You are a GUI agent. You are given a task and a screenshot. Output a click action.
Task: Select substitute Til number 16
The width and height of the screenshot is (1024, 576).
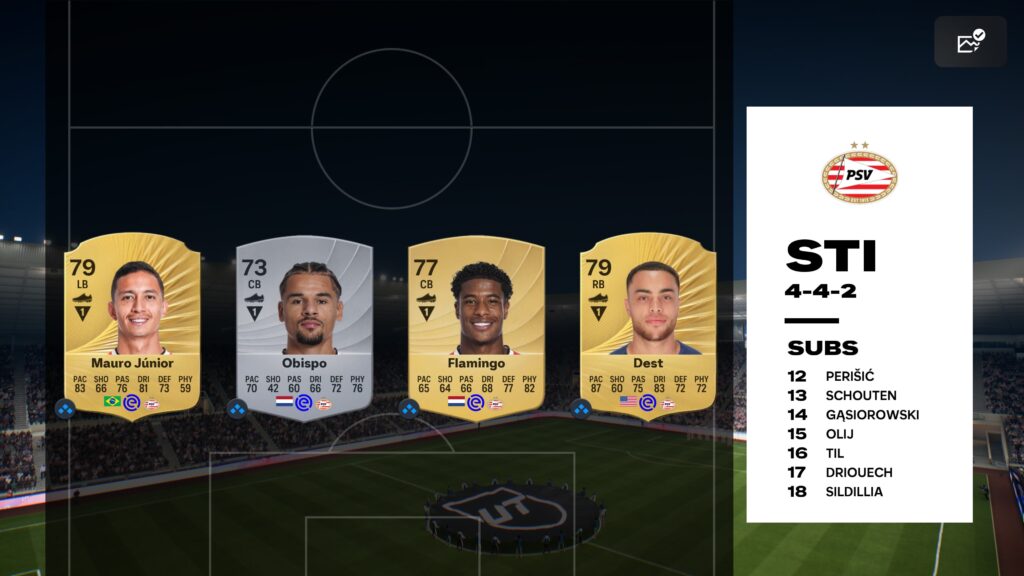[x=835, y=453]
